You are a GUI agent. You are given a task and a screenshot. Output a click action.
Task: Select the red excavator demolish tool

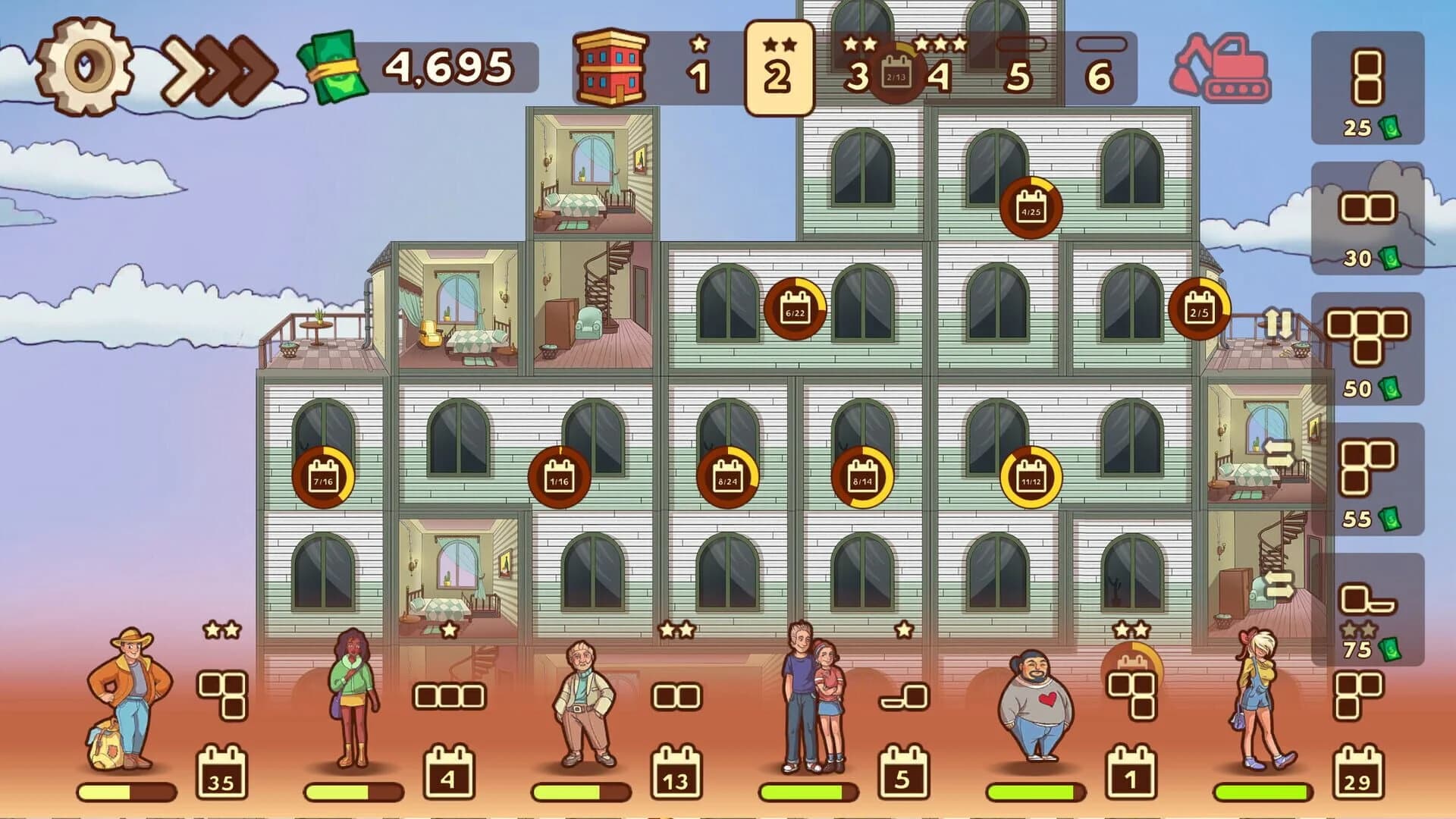1221,68
